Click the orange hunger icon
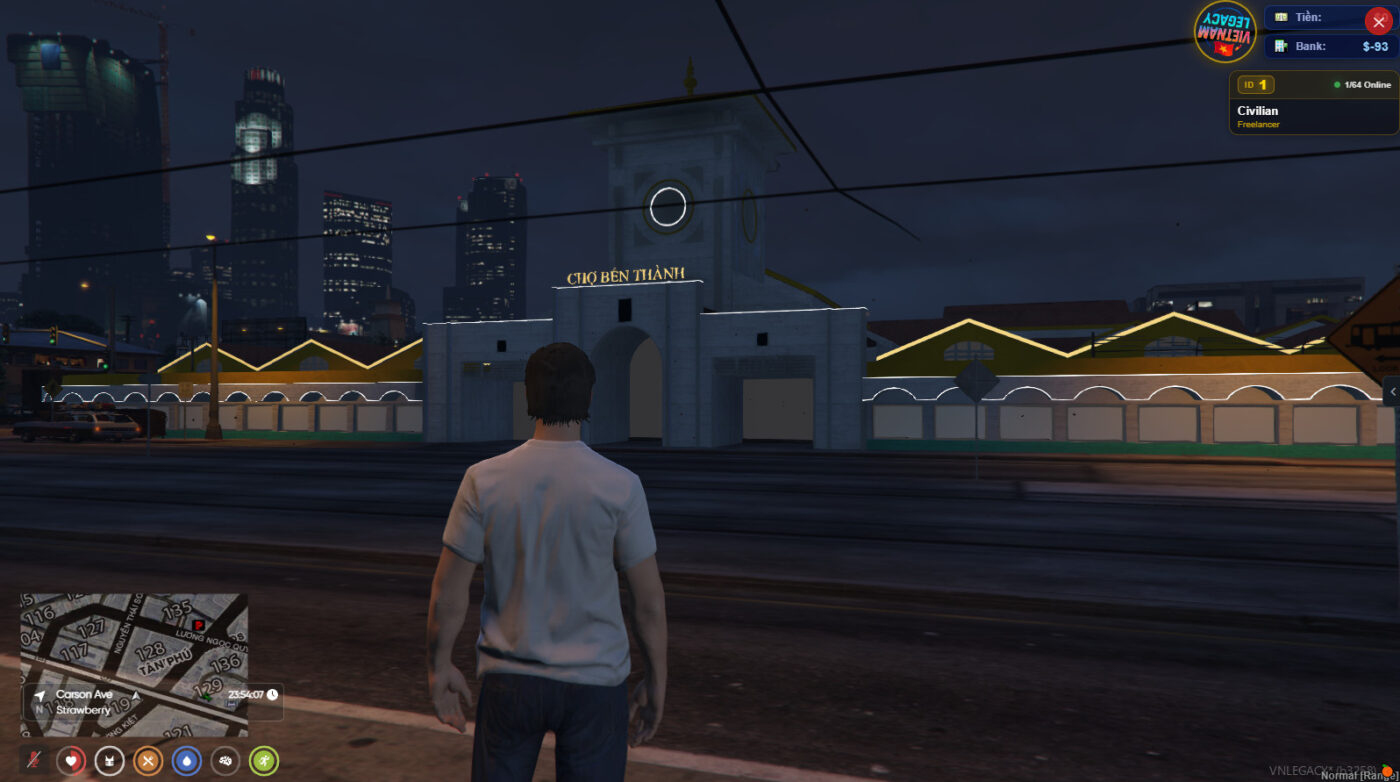Viewport: 1400px width, 782px height. tap(148, 761)
